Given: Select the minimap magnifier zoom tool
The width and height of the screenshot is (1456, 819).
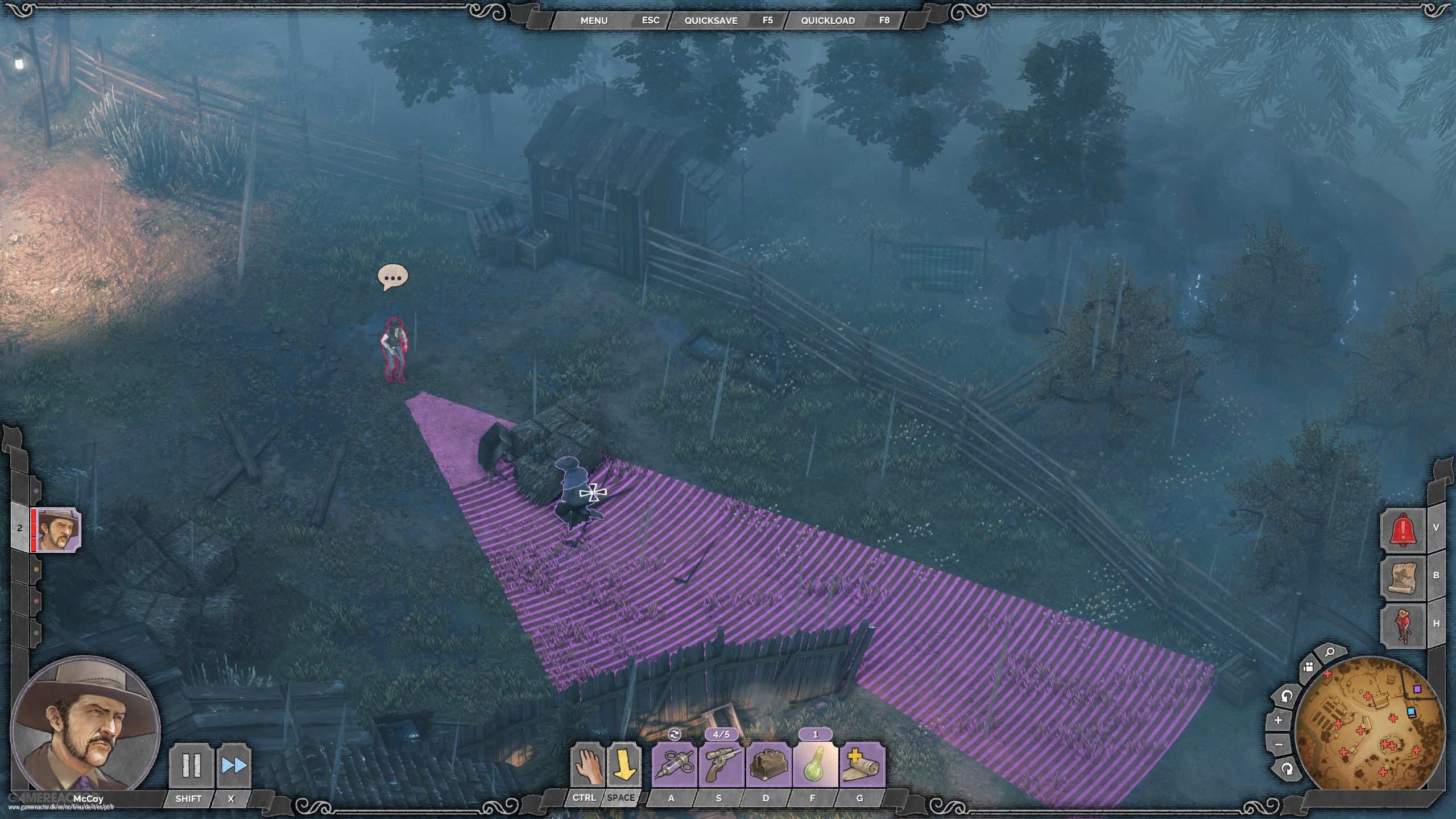Looking at the screenshot, I should [x=1330, y=652].
